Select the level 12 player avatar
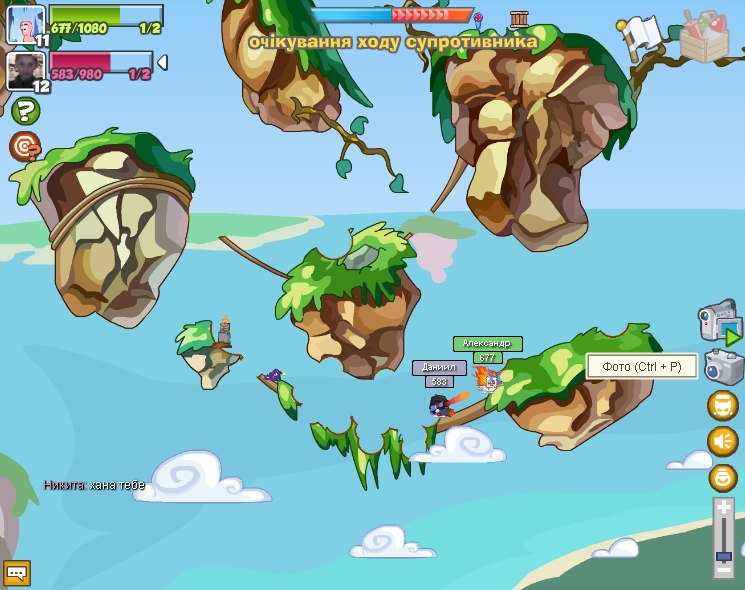 pyautogui.click(x=24, y=69)
